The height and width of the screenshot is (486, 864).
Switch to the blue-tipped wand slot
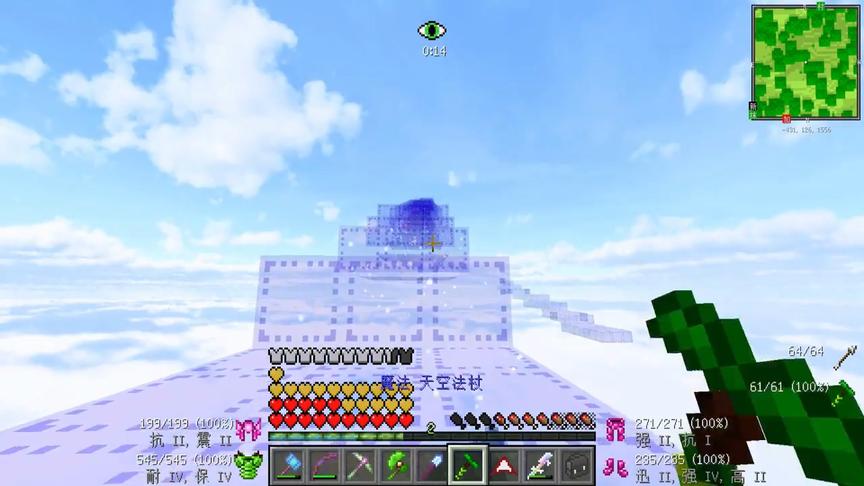[432, 466]
